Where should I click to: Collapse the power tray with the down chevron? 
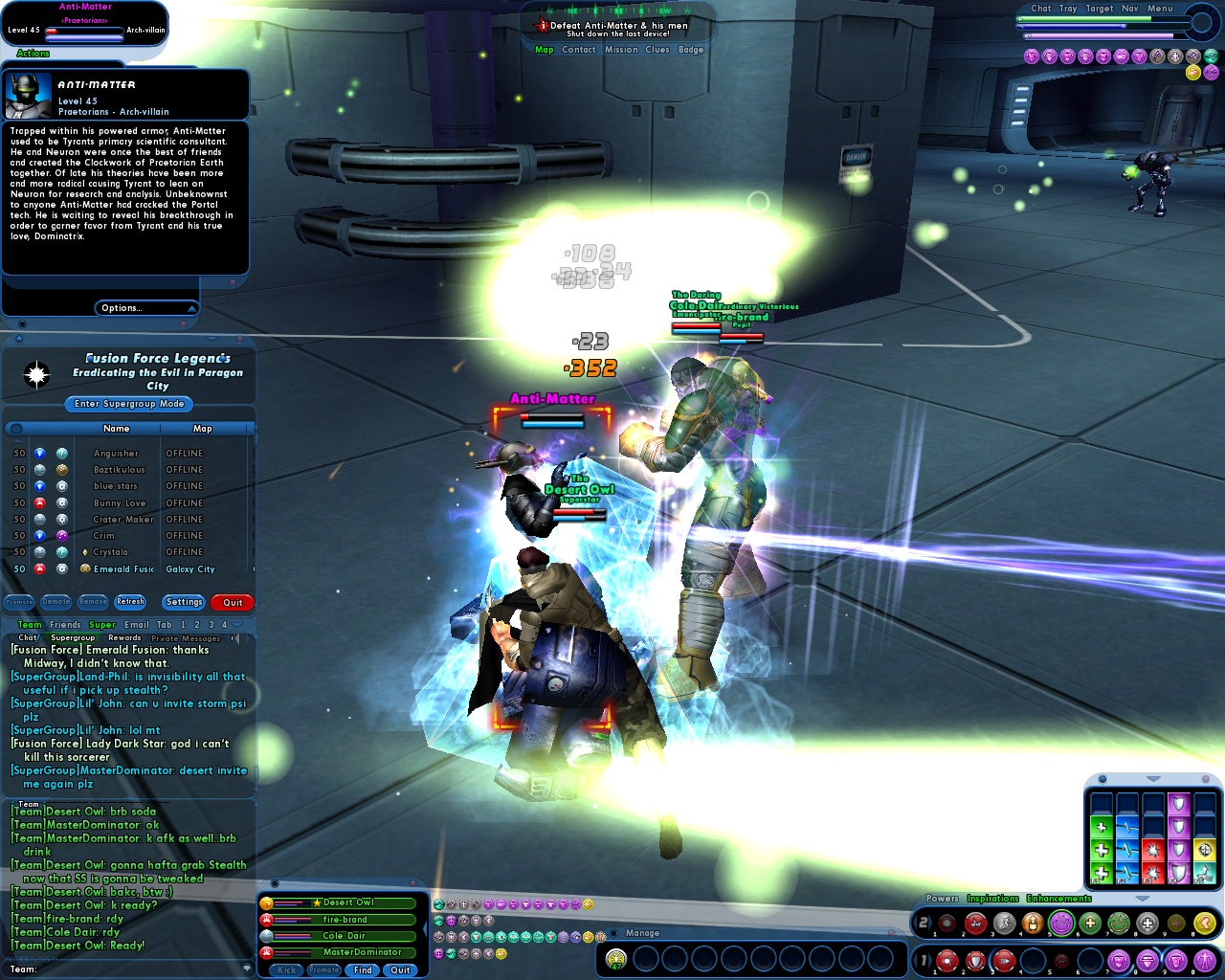[x=1143, y=899]
